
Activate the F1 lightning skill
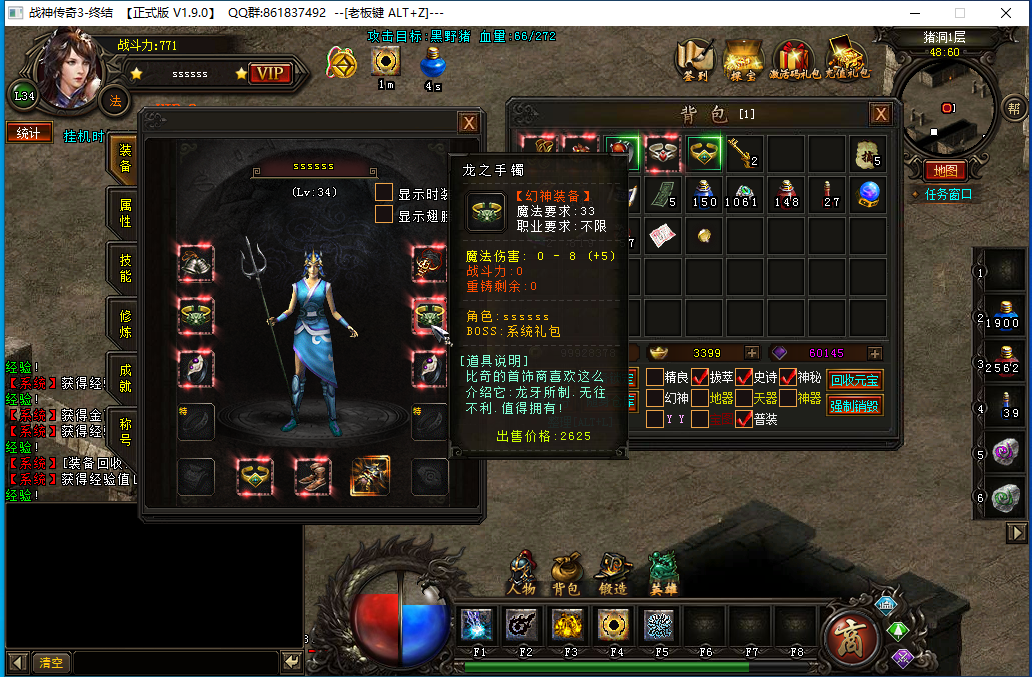pos(477,626)
